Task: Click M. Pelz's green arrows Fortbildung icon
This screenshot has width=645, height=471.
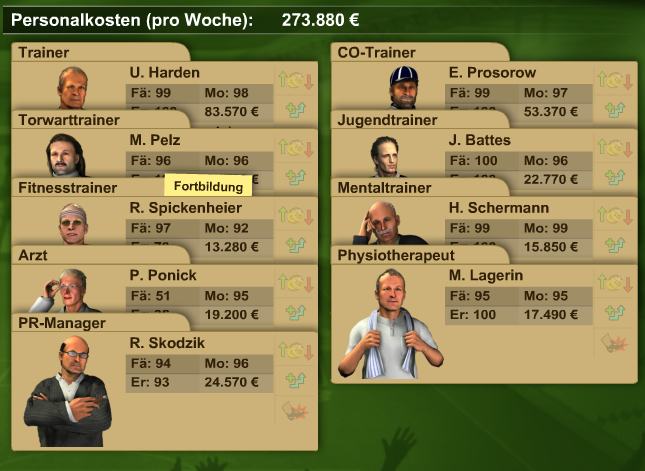Action: [x=296, y=176]
